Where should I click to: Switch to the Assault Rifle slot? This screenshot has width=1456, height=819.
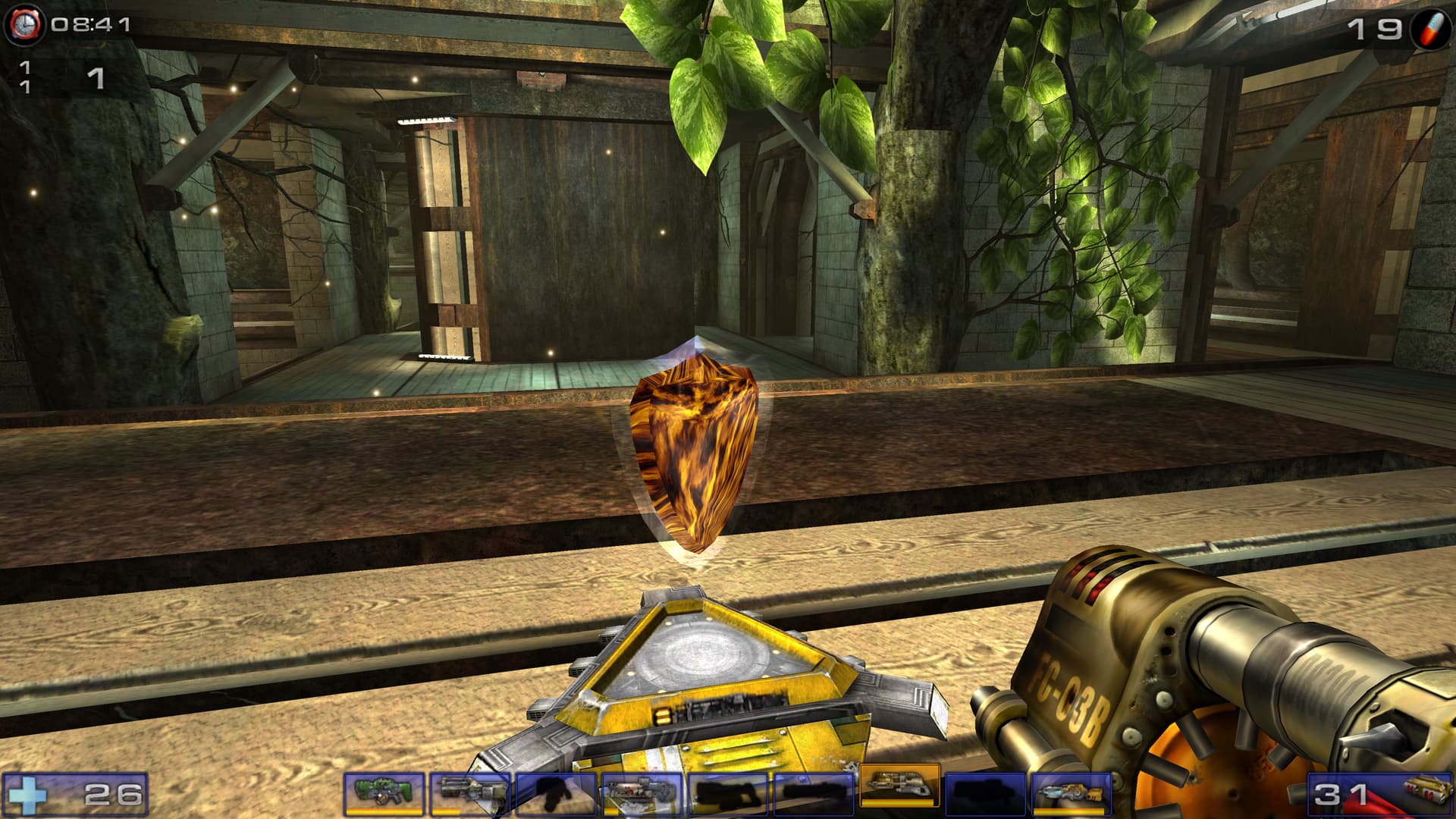(x=469, y=793)
